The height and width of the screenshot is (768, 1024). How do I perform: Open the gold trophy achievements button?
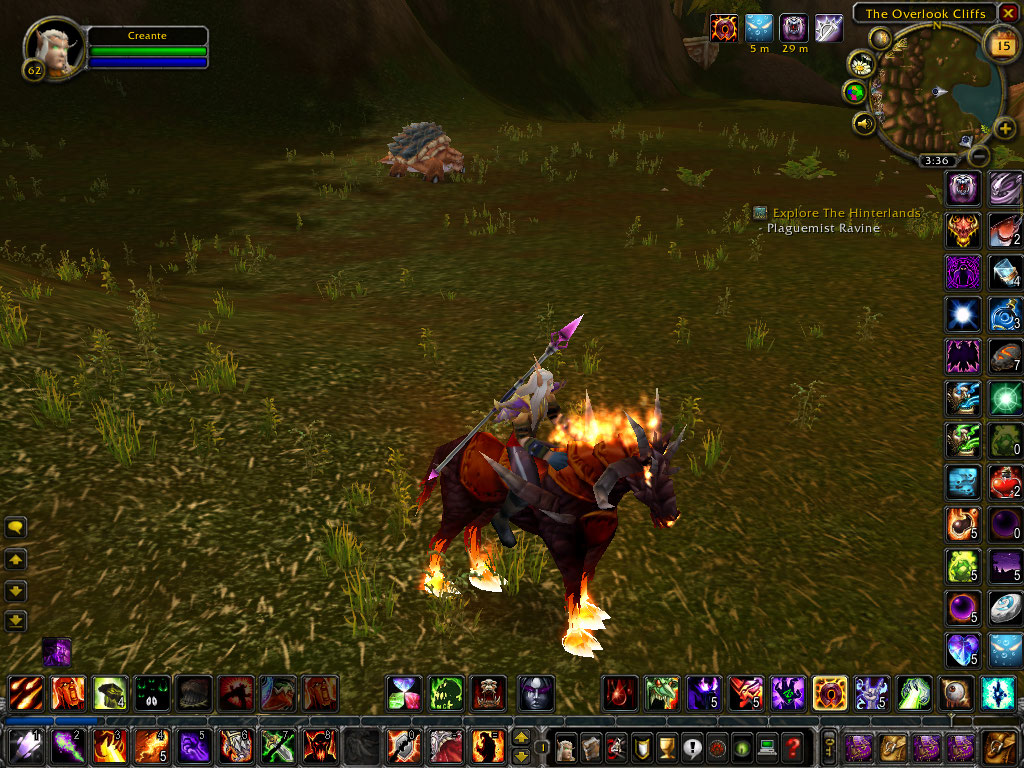pyautogui.click(x=667, y=747)
